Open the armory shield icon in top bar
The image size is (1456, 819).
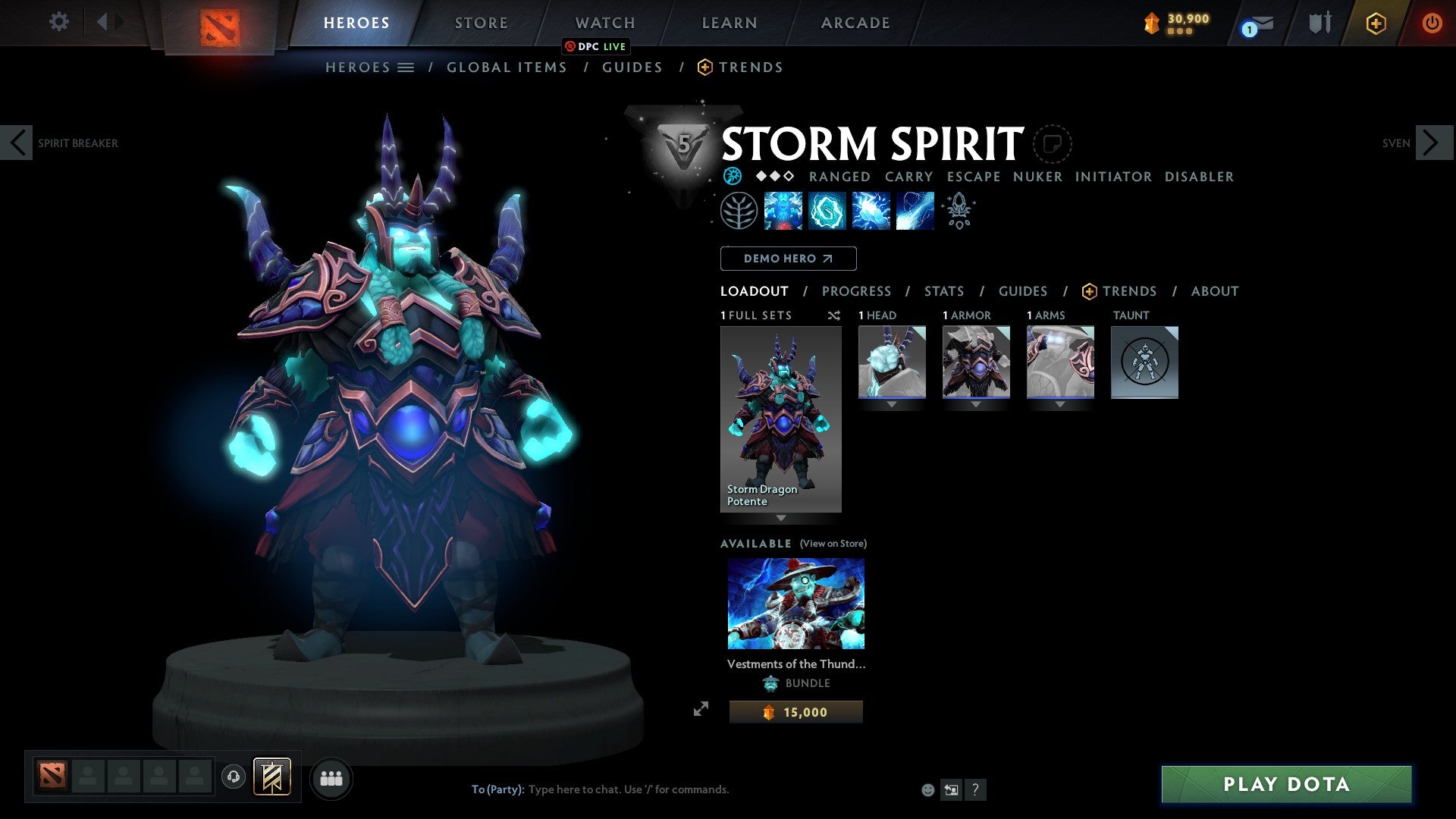(1319, 23)
